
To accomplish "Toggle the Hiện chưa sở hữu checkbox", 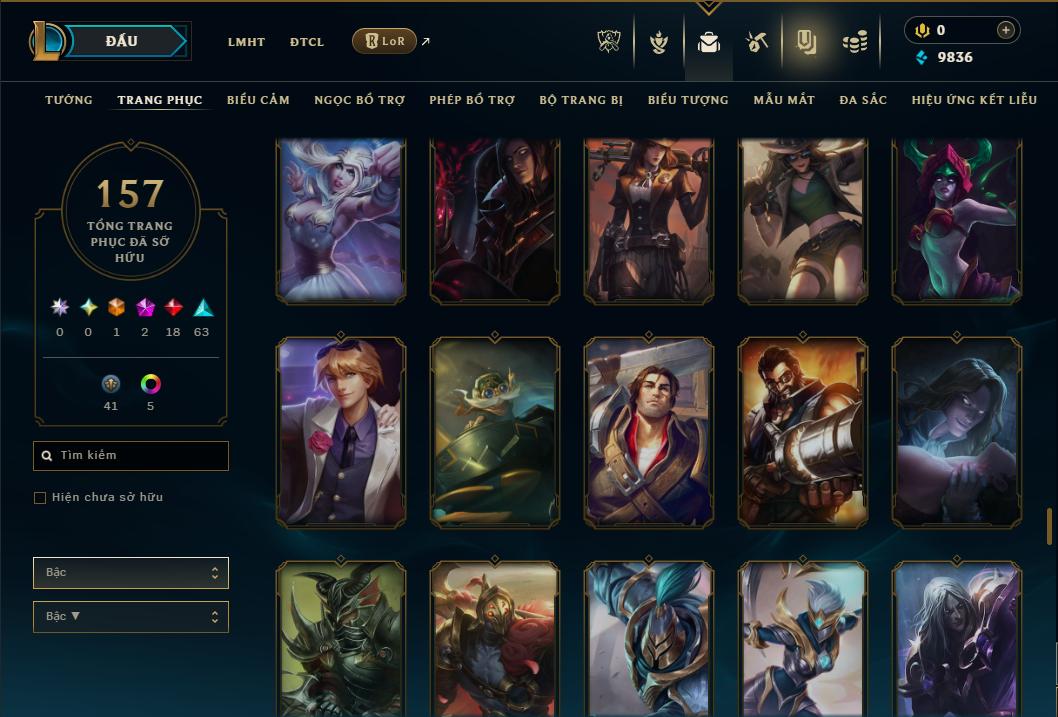I will (40, 498).
